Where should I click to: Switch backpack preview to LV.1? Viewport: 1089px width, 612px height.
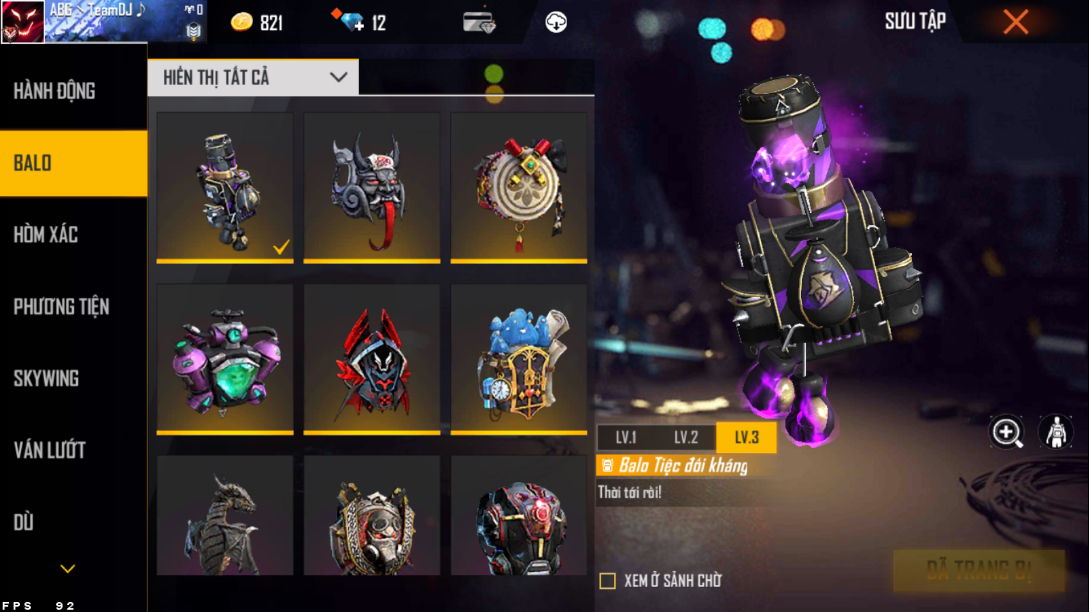click(626, 438)
